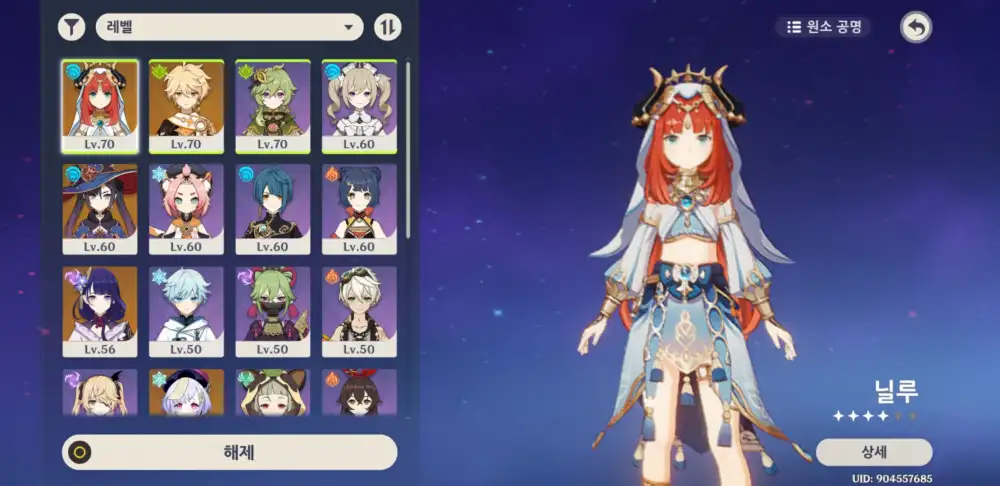Click the character list scrollbar
The image size is (1000, 486).
tap(408, 150)
